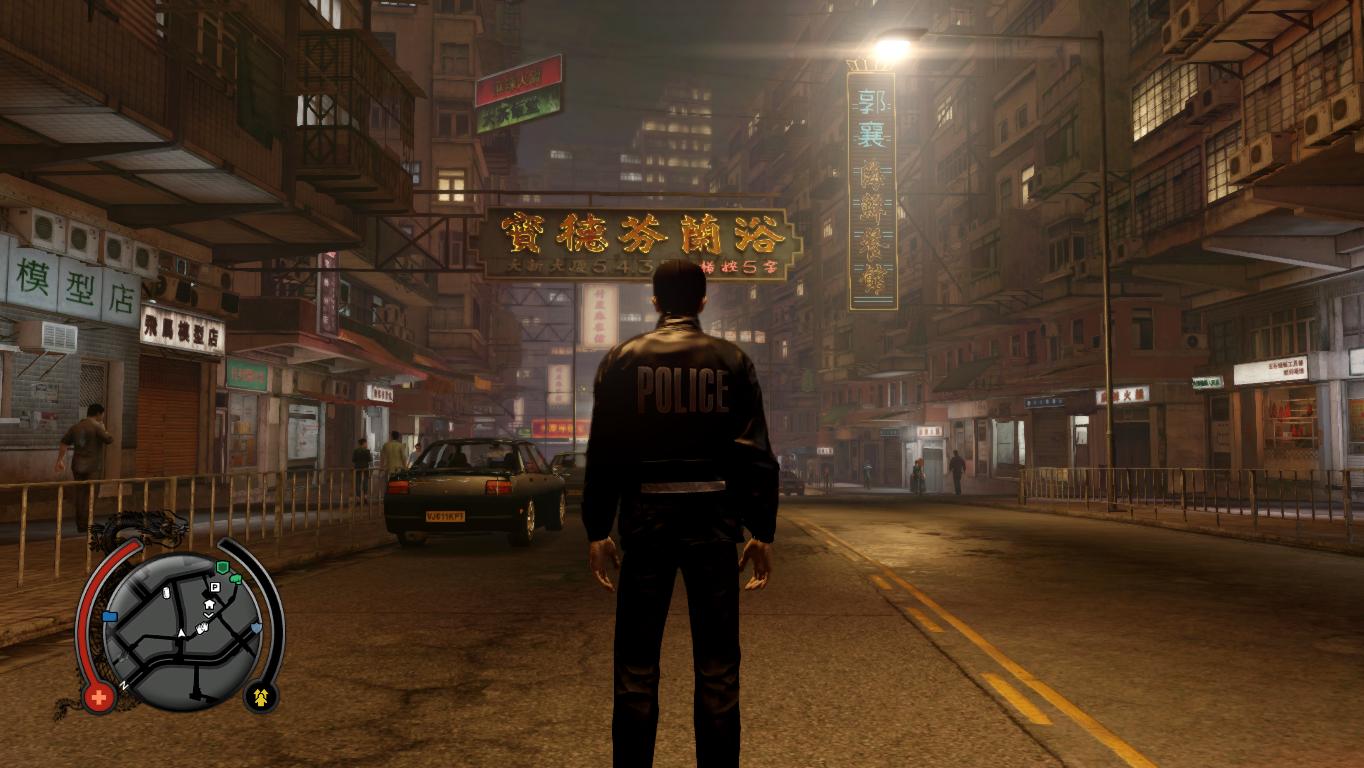Select the white player arrow on the minimap
This screenshot has height=768, width=1364.
coord(182,632)
